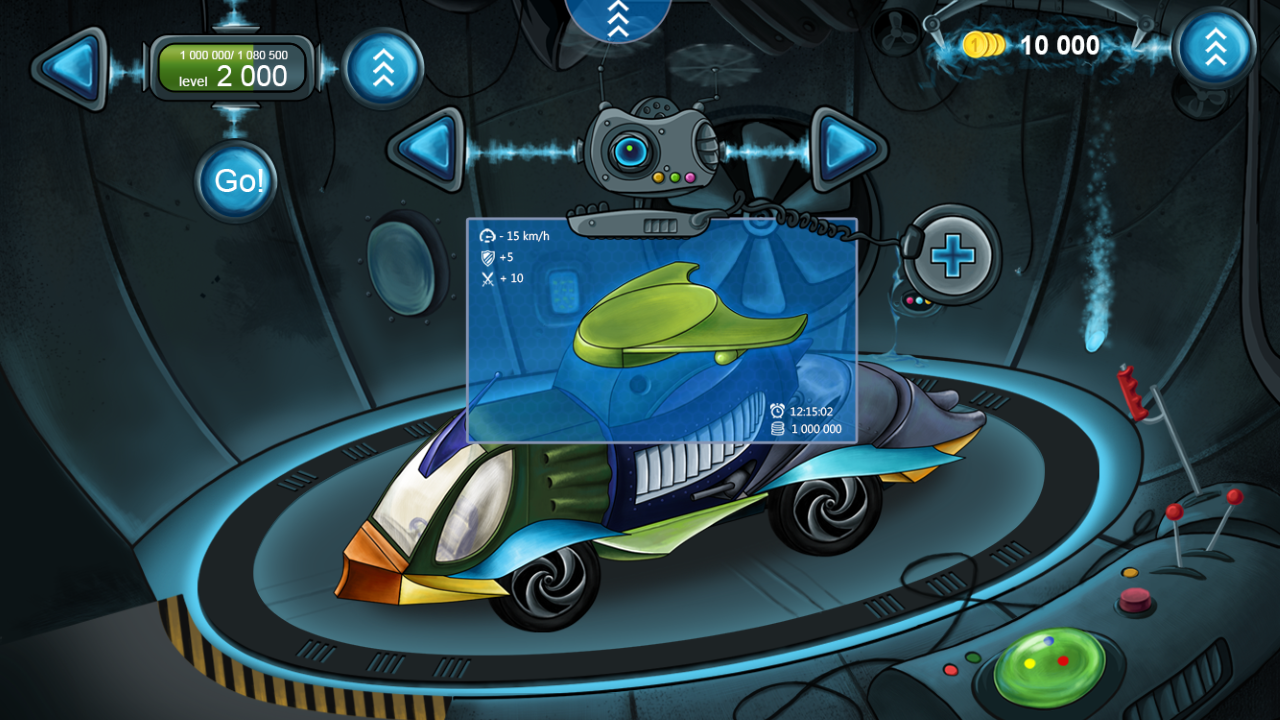Click the gold coins icon next to 10 000
1280x720 pixels.
984,46
